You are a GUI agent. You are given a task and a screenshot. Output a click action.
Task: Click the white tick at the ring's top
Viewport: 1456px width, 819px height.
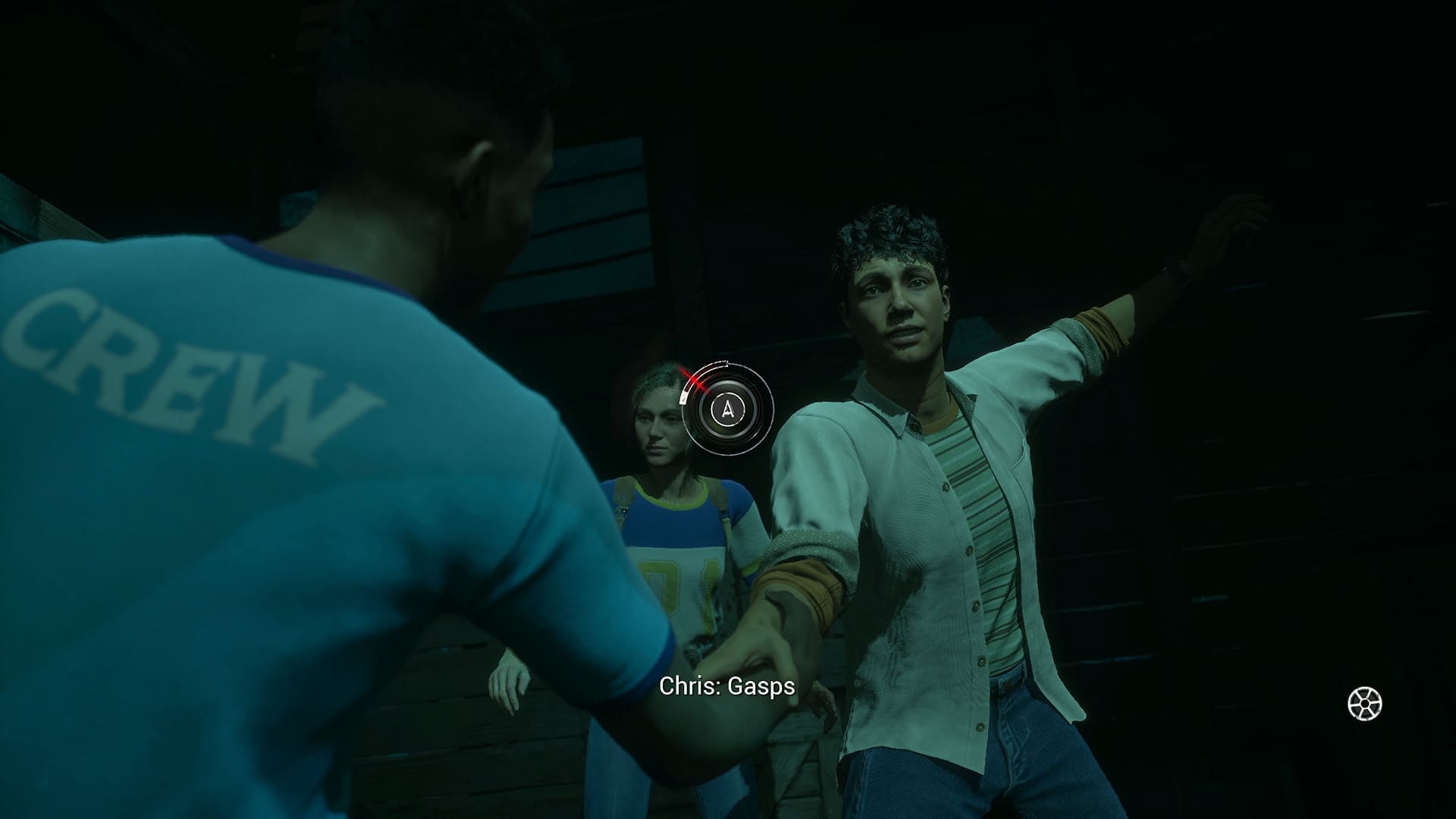pos(726,363)
